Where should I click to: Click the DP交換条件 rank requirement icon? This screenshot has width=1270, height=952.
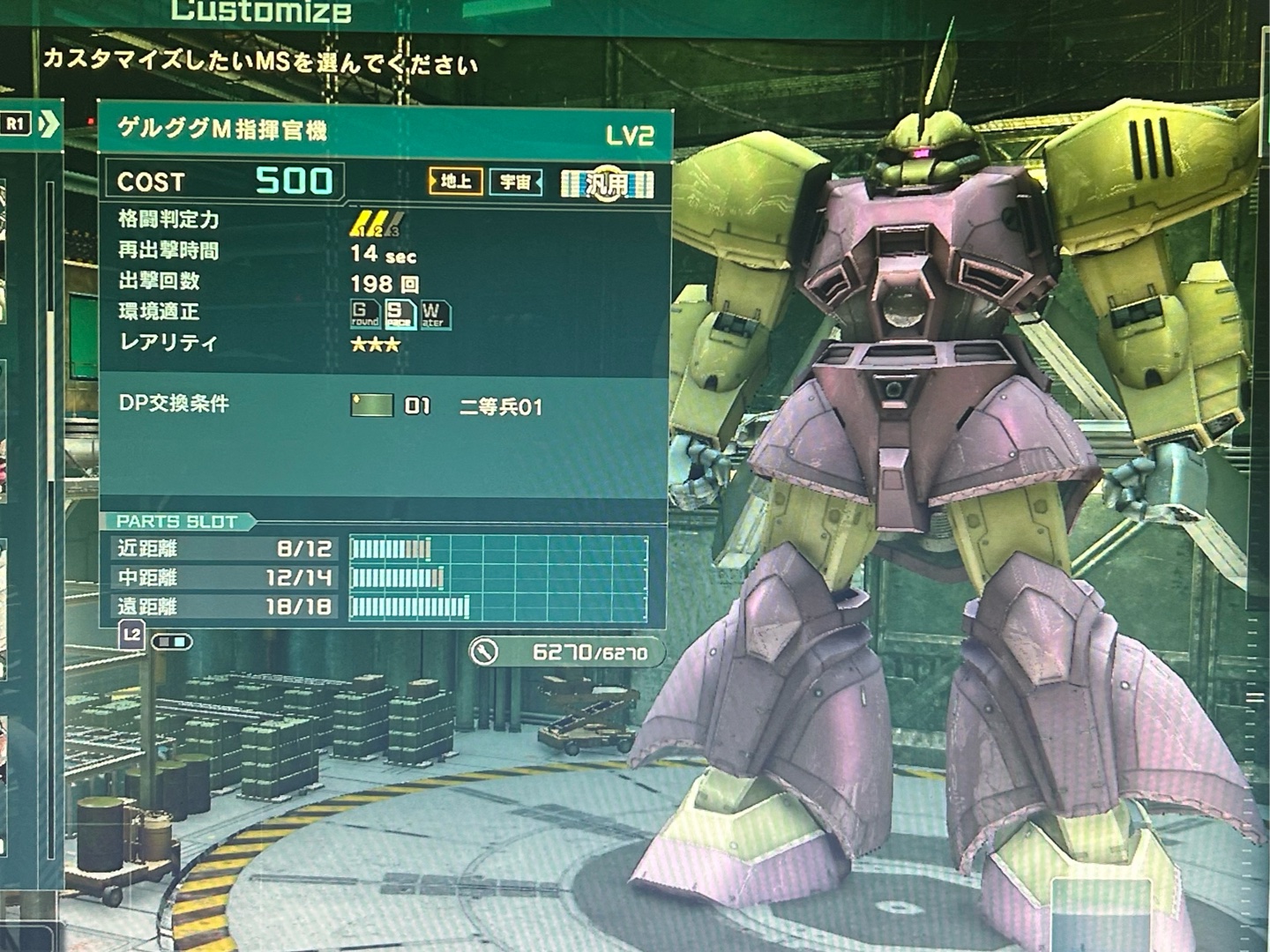click(371, 405)
